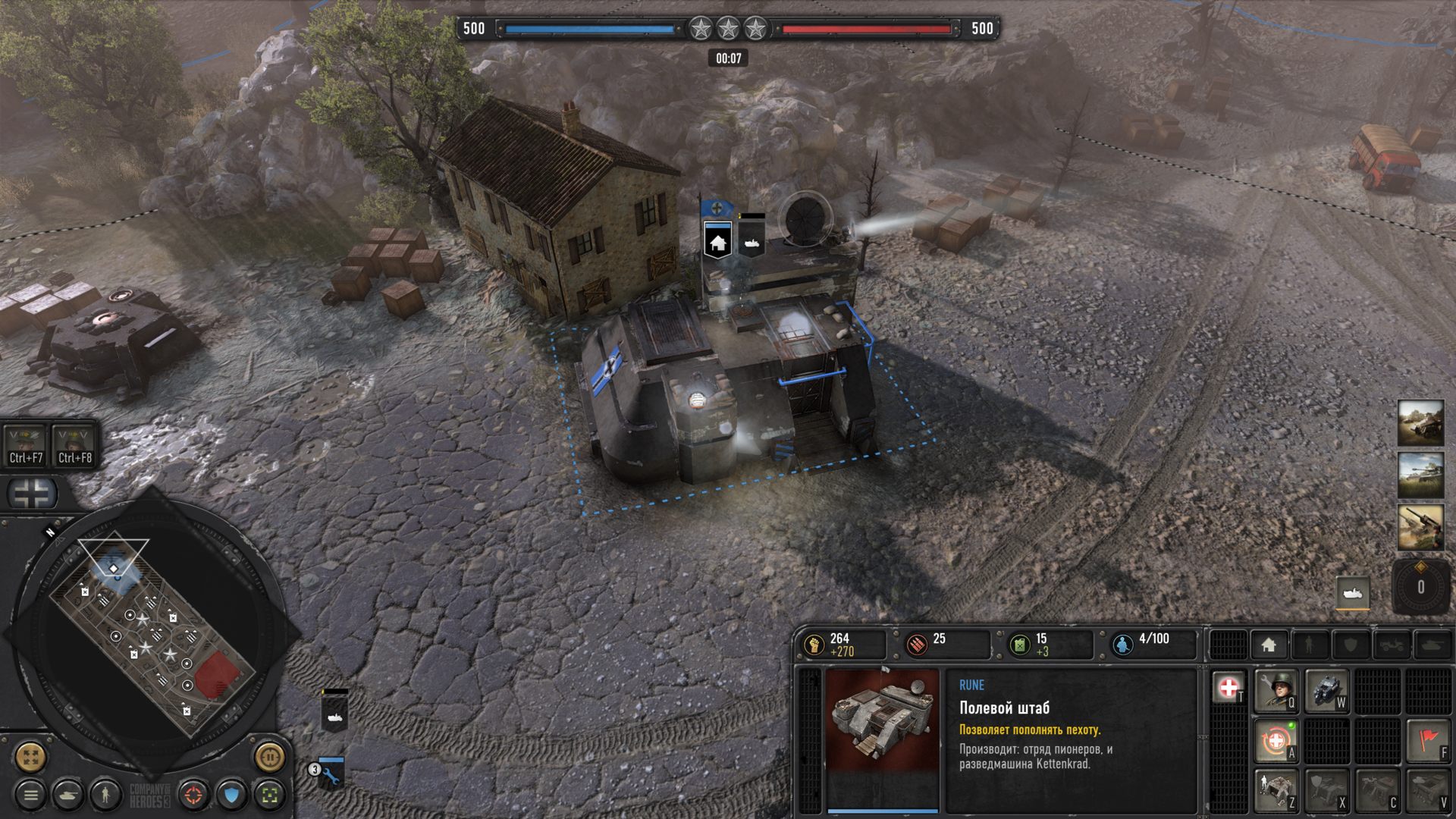The image size is (1456, 819).
Task: Select the house-icon tab in the command panel
Action: (x=1269, y=645)
